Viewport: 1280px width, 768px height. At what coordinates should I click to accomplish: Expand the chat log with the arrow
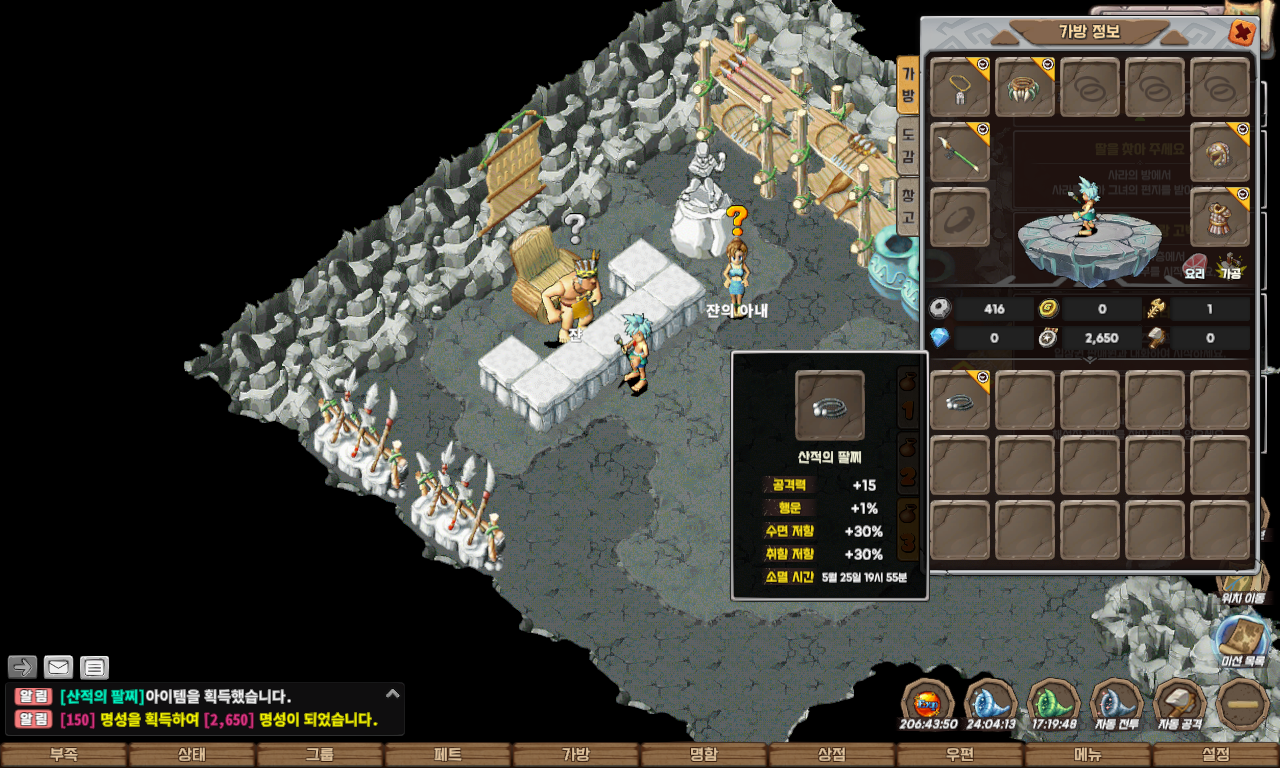tap(393, 692)
